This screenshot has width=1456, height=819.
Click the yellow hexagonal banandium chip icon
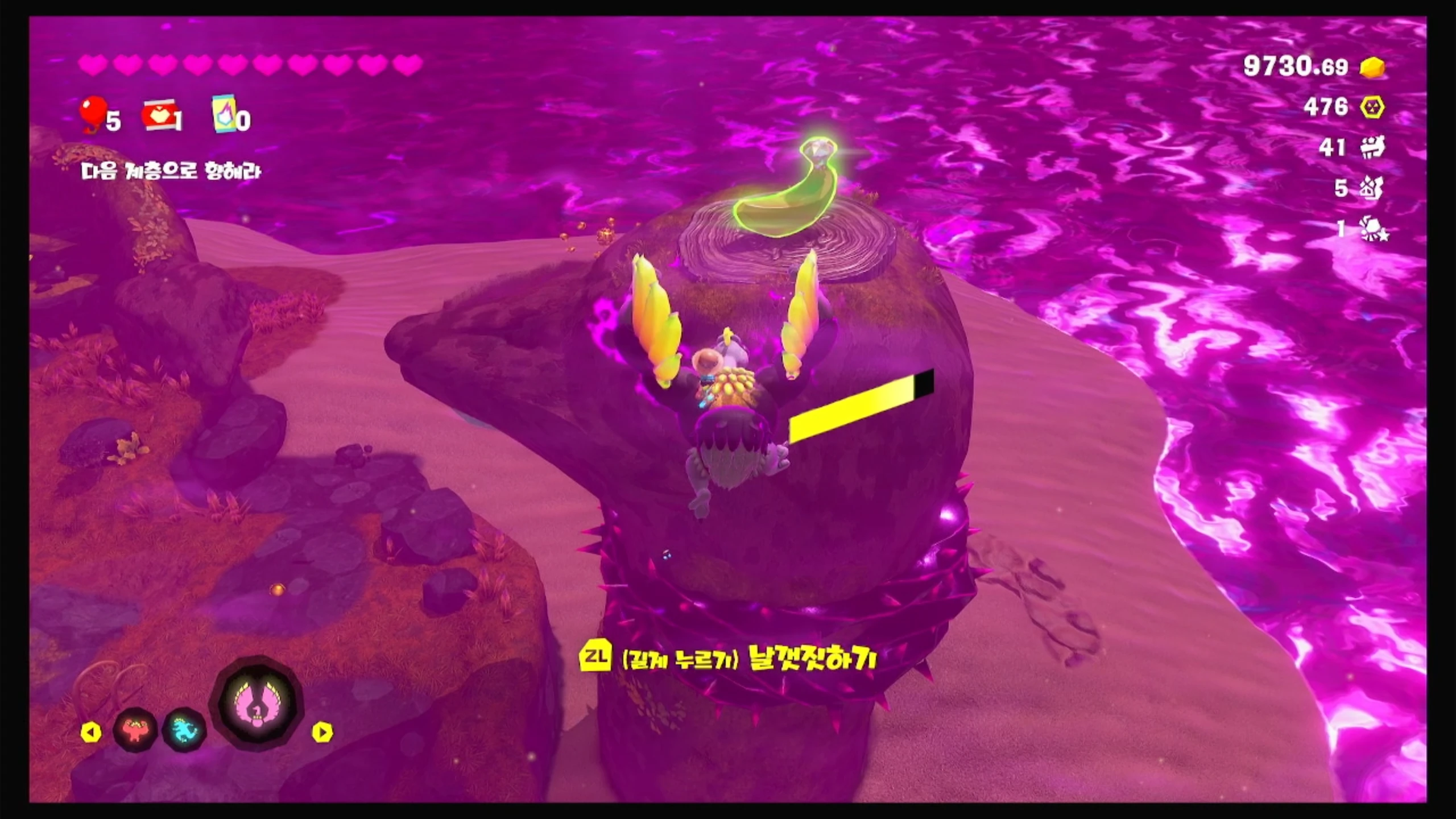[x=1372, y=107]
